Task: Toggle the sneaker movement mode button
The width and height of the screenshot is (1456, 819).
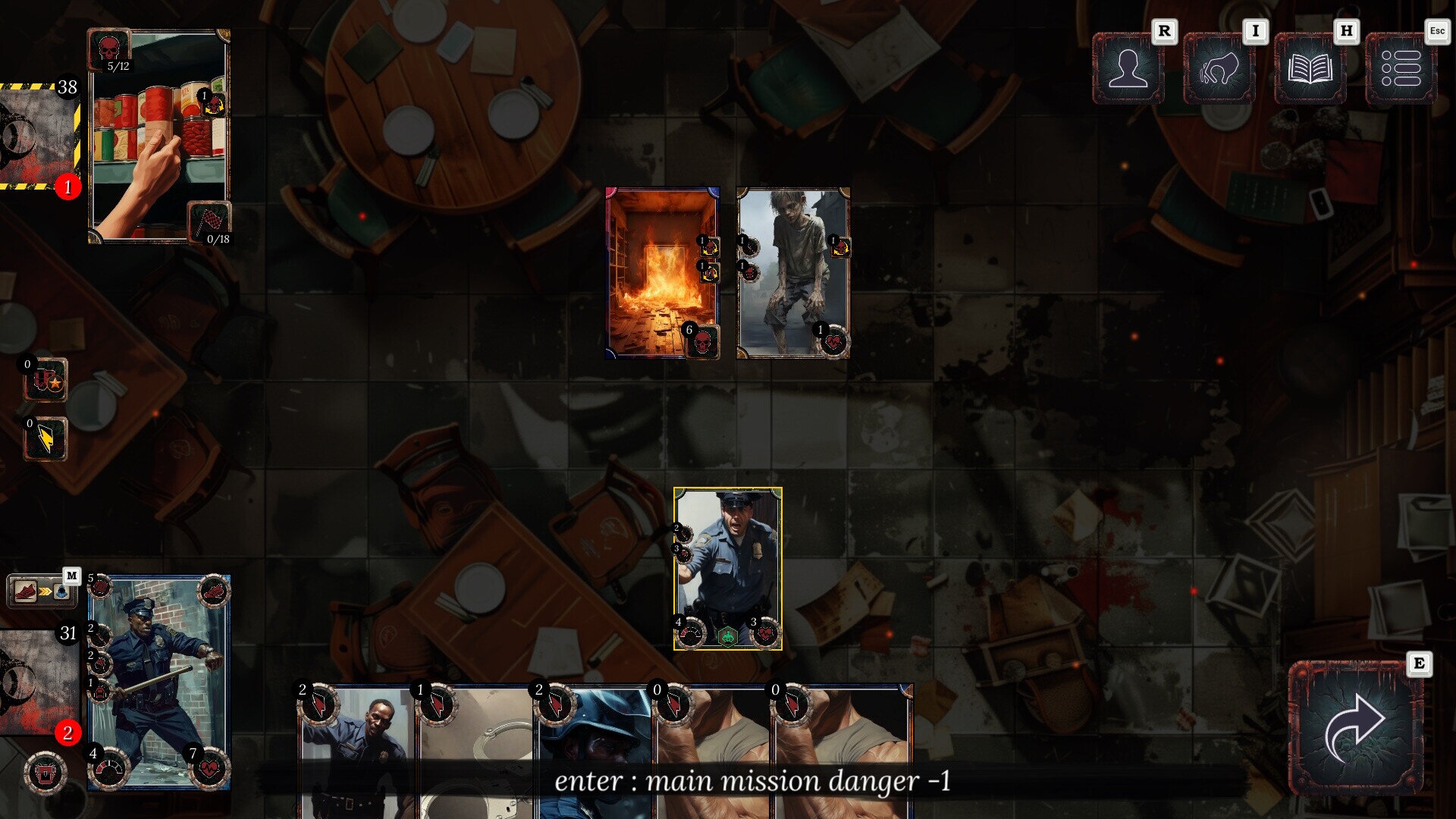Action: pyautogui.click(x=42, y=591)
